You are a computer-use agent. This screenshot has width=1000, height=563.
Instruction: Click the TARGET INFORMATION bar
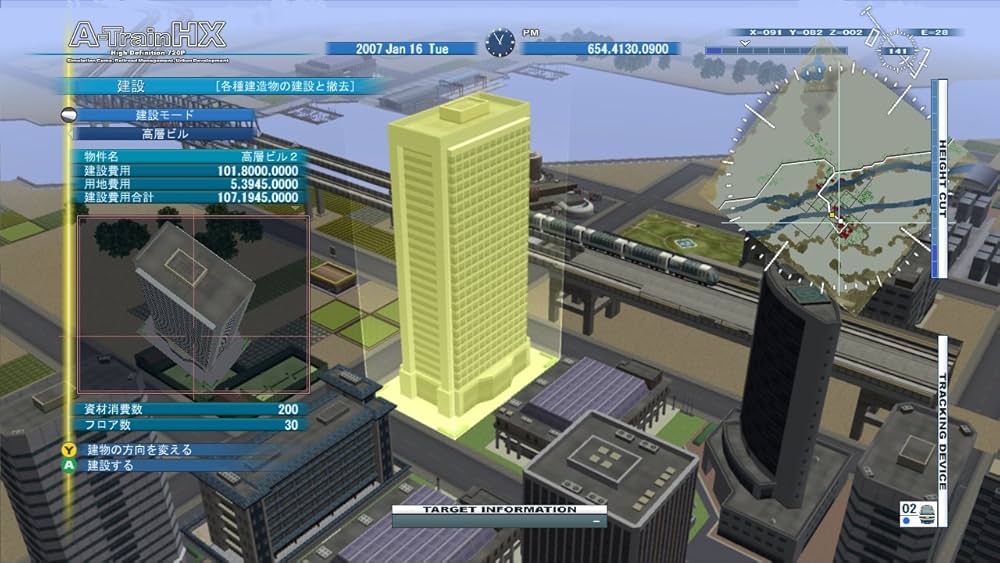click(x=500, y=515)
